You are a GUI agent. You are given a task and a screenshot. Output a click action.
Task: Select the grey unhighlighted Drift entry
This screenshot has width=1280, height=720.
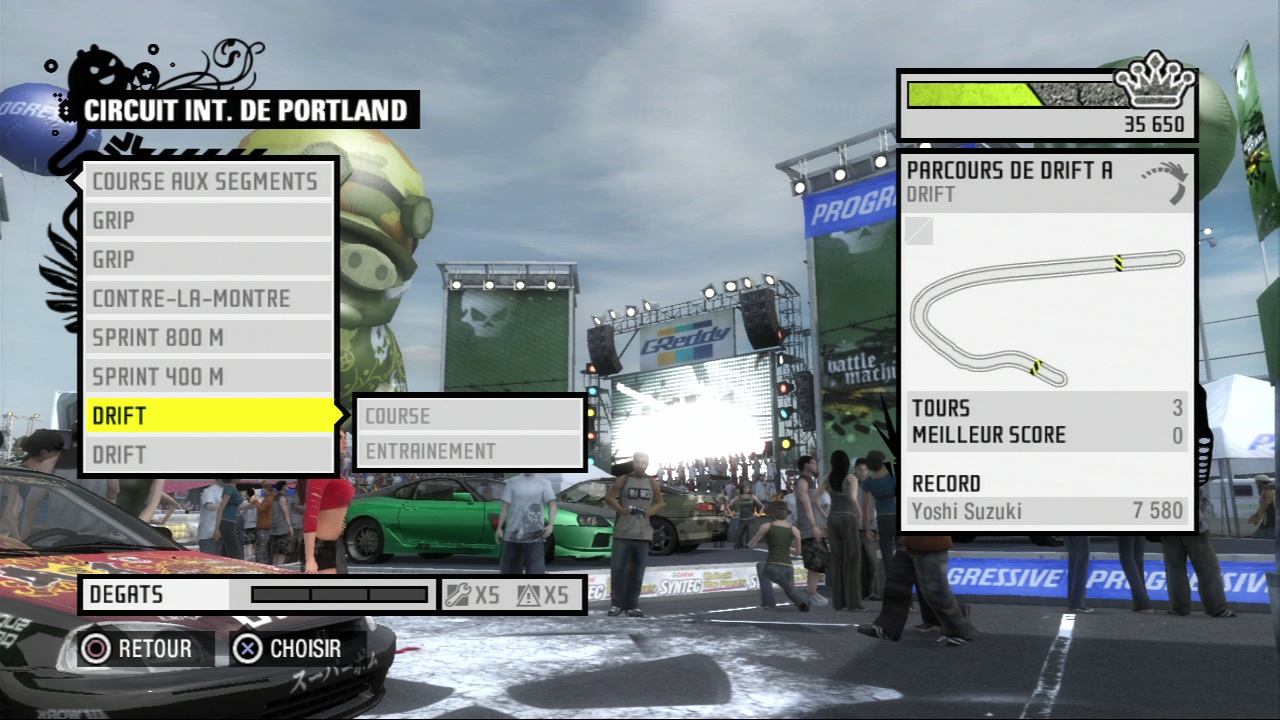point(208,454)
